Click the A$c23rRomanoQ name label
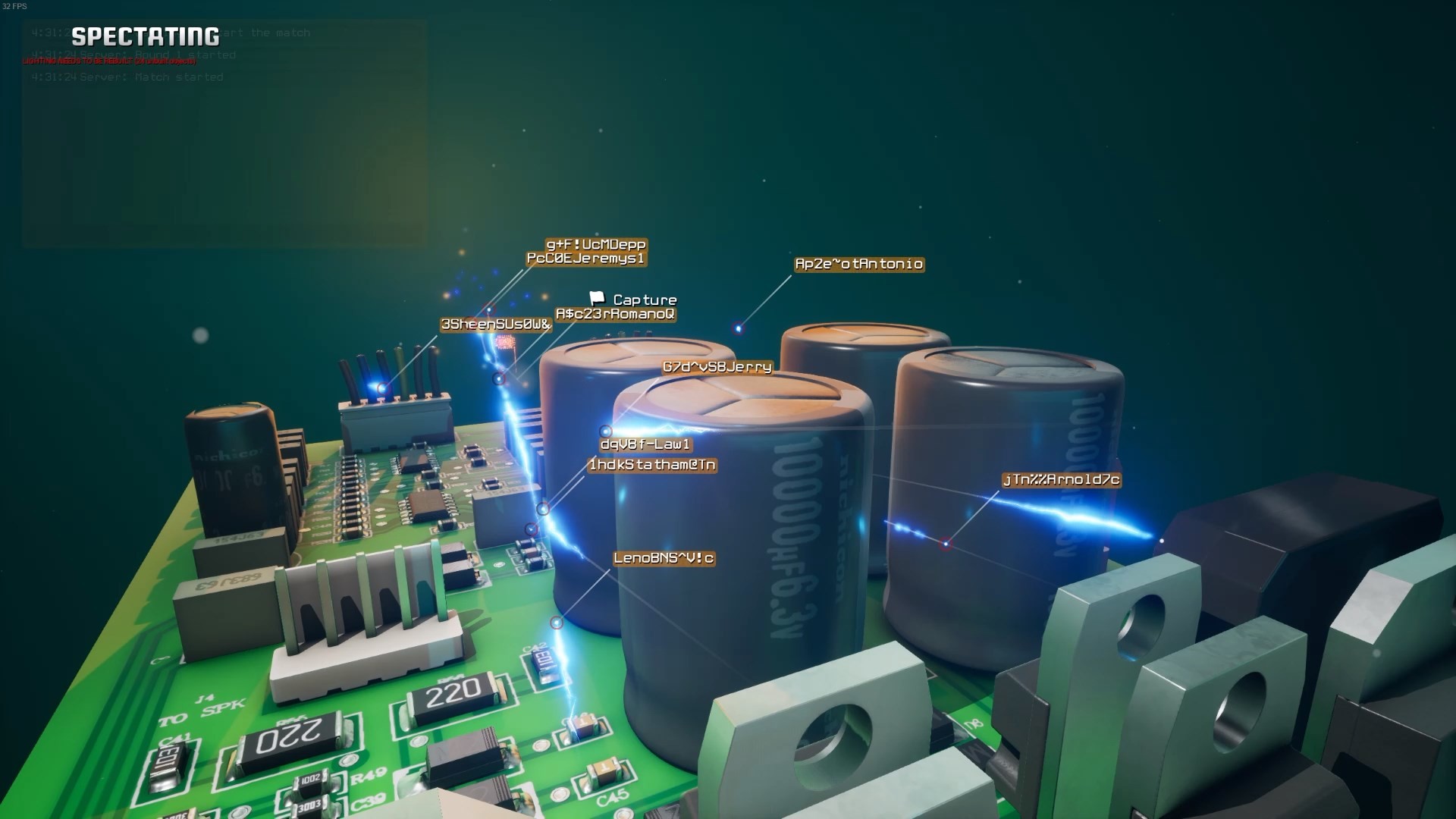 click(x=614, y=314)
